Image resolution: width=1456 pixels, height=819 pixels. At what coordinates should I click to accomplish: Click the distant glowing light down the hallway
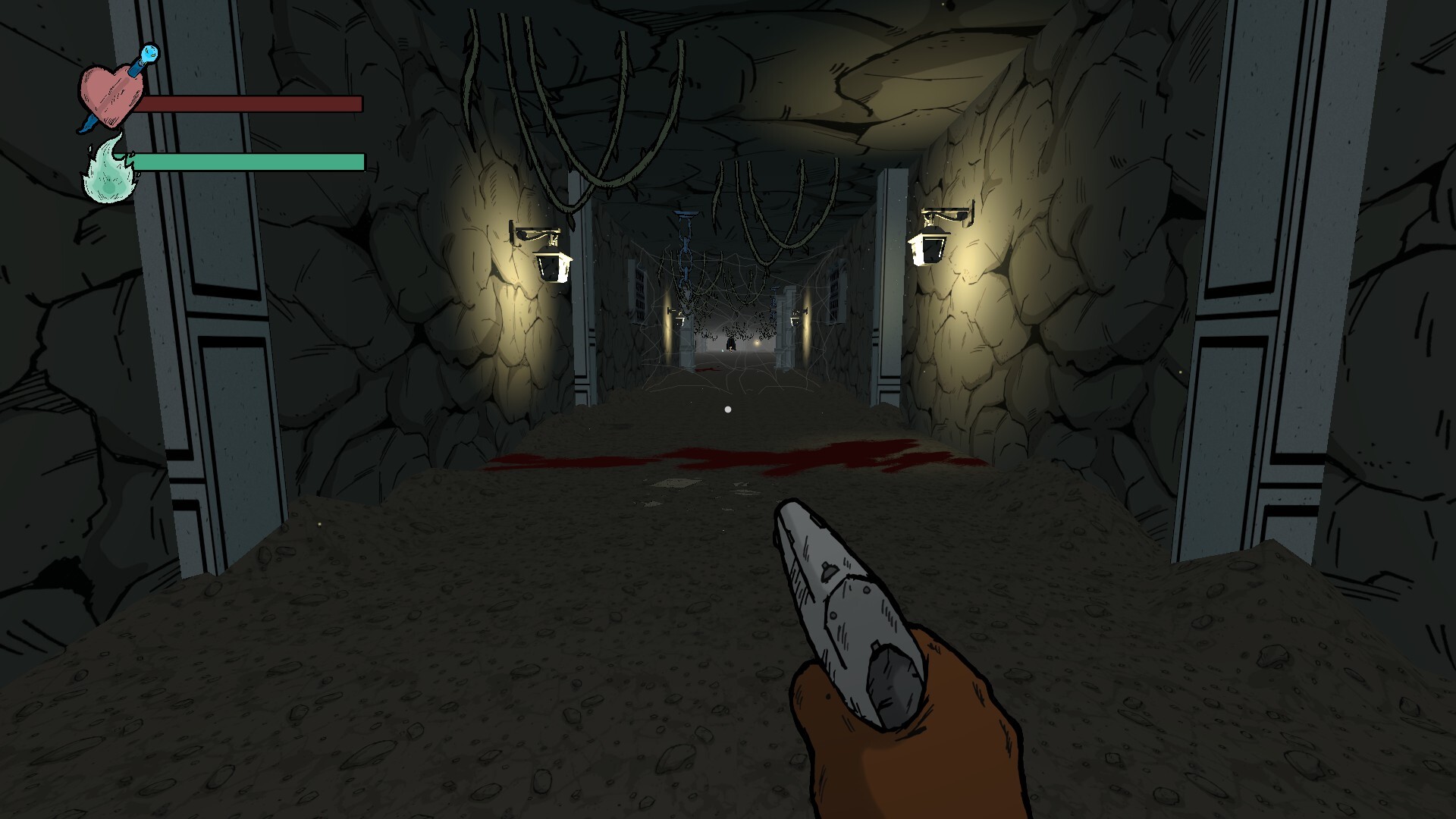[757, 343]
